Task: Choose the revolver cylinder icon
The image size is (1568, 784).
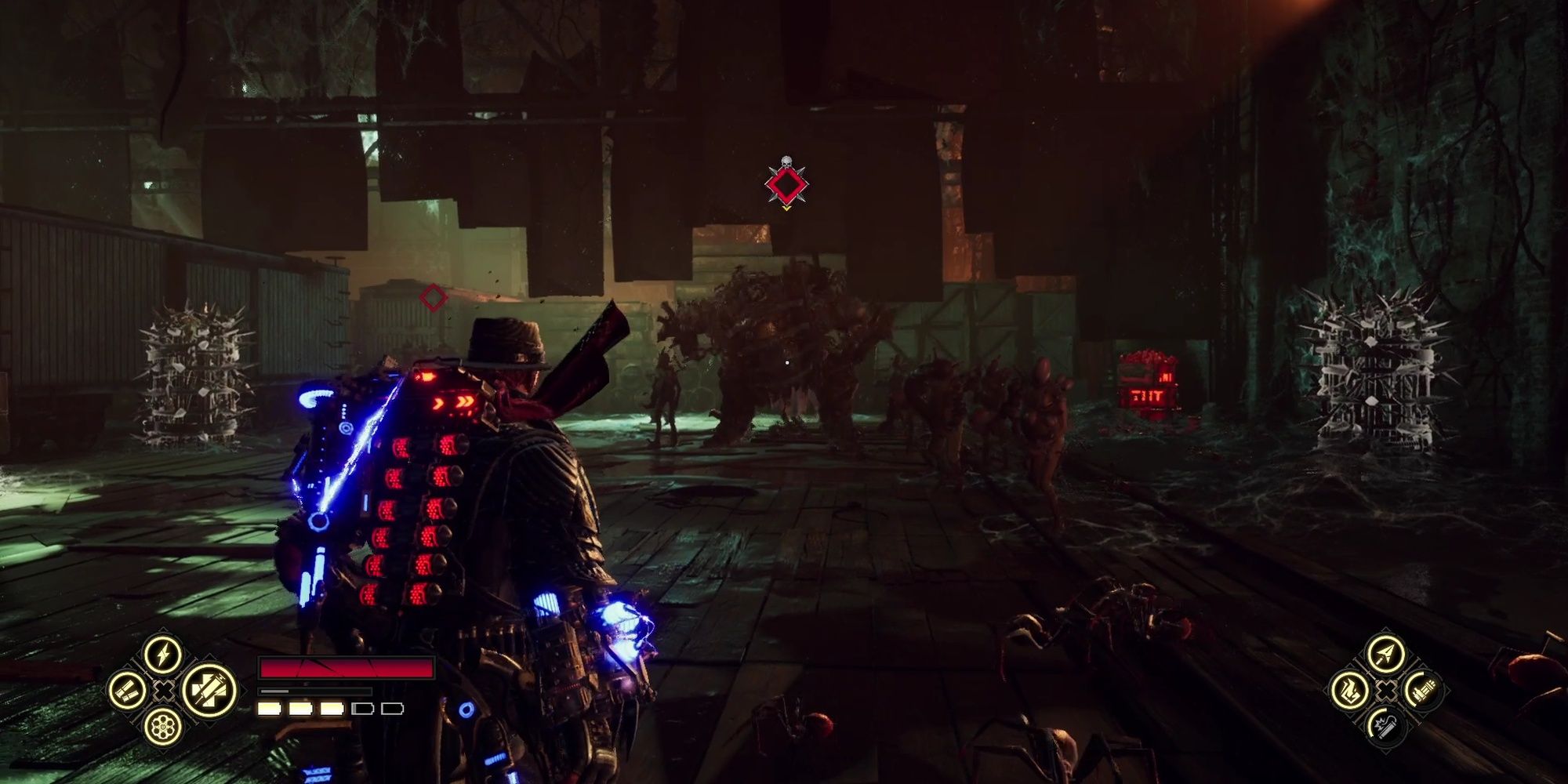Action: [x=163, y=727]
